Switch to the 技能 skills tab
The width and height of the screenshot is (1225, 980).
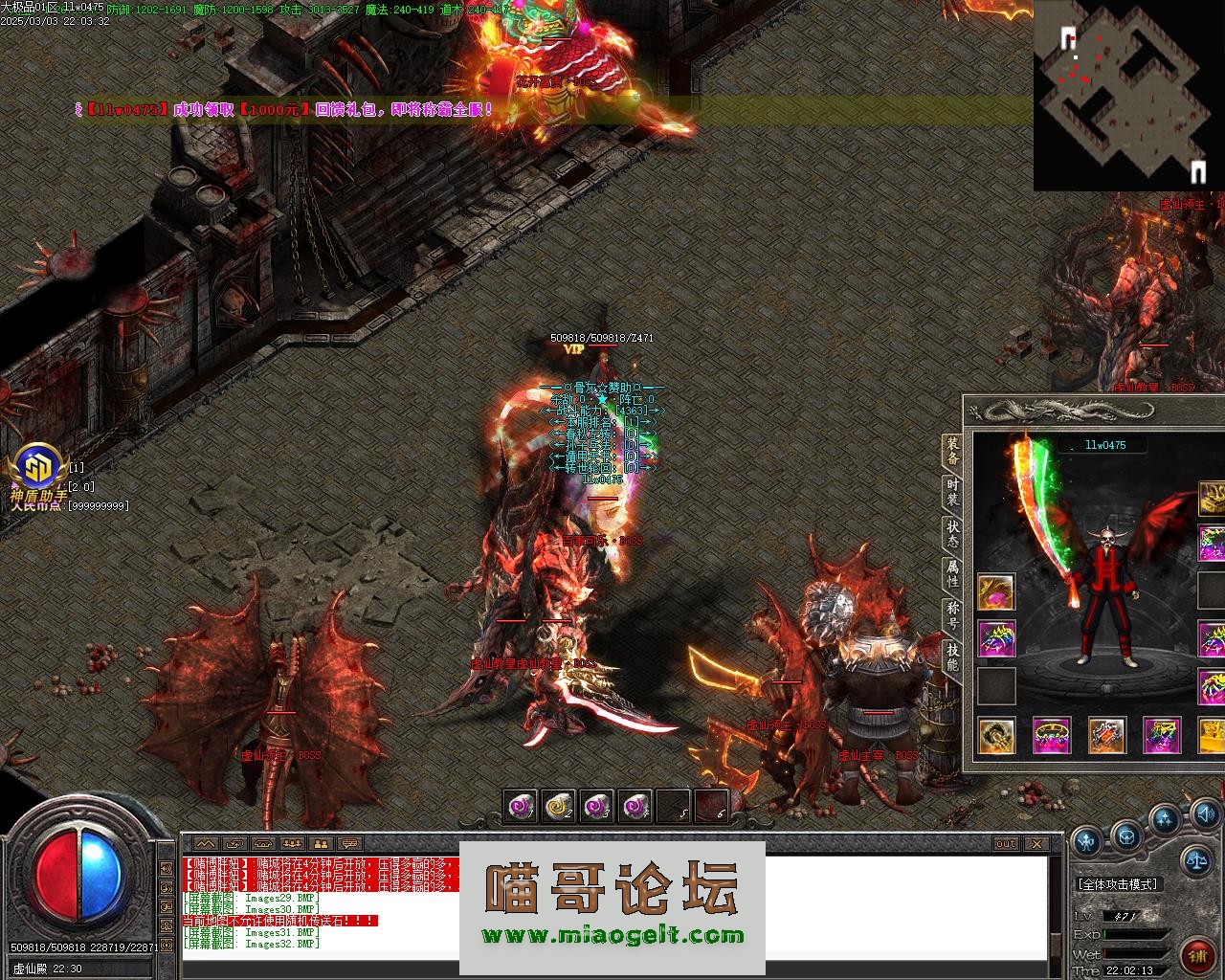pos(952,657)
